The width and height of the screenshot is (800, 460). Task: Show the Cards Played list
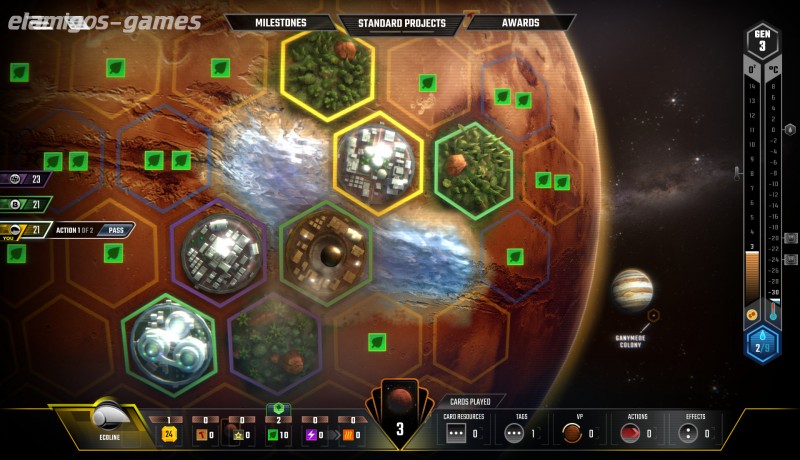click(472, 402)
